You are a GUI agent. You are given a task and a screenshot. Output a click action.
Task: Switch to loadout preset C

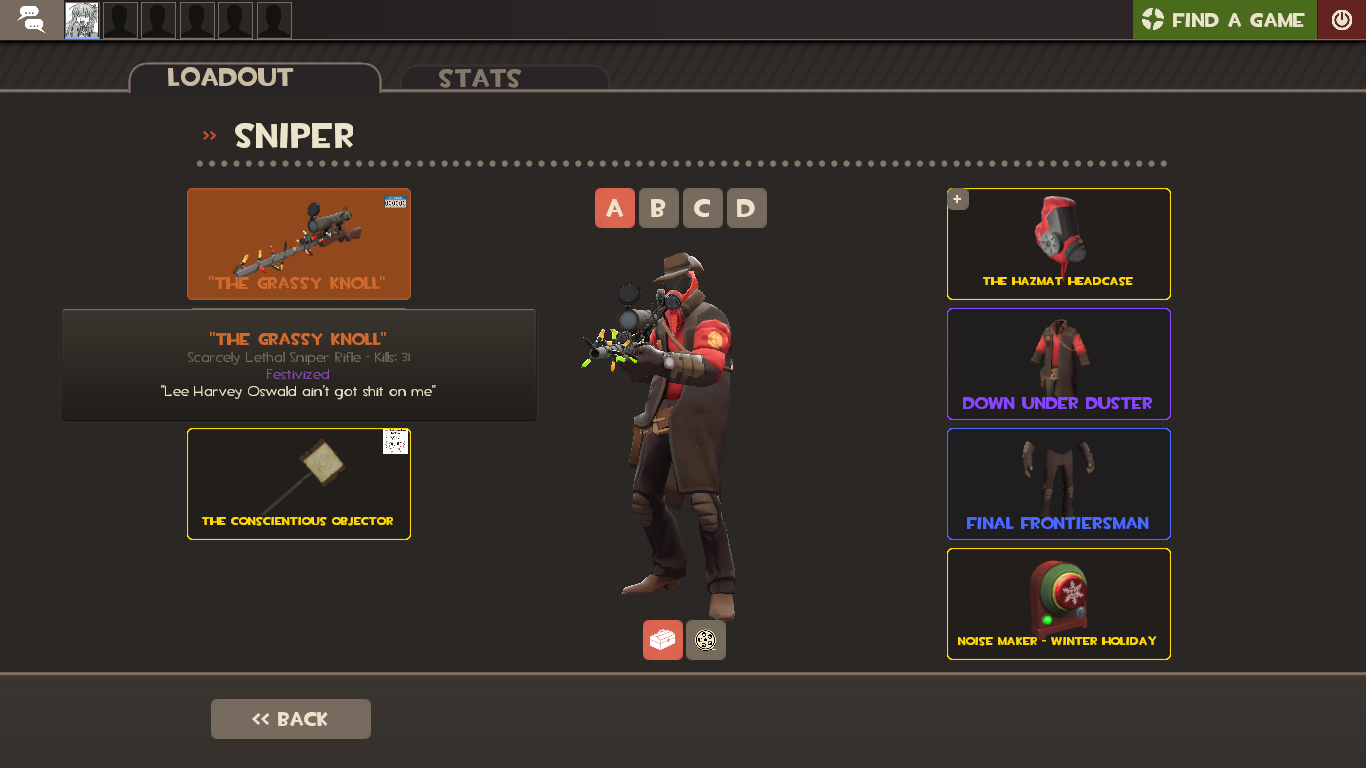(x=702, y=208)
